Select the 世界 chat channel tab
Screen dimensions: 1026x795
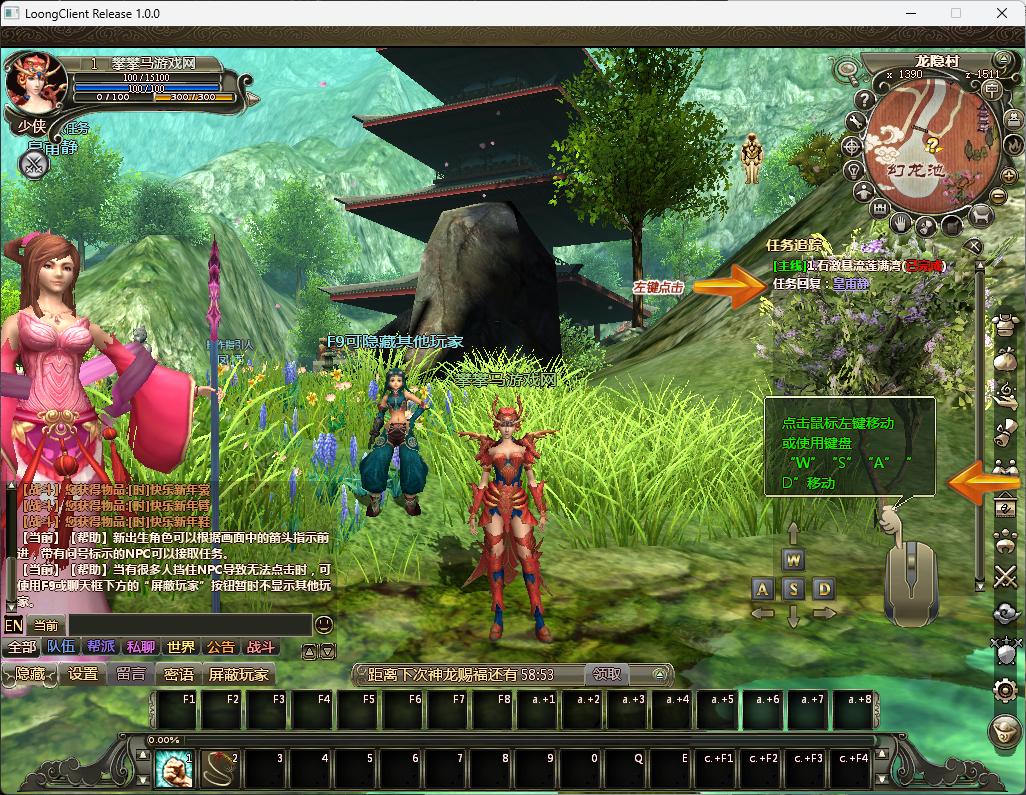(x=181, y=647)
